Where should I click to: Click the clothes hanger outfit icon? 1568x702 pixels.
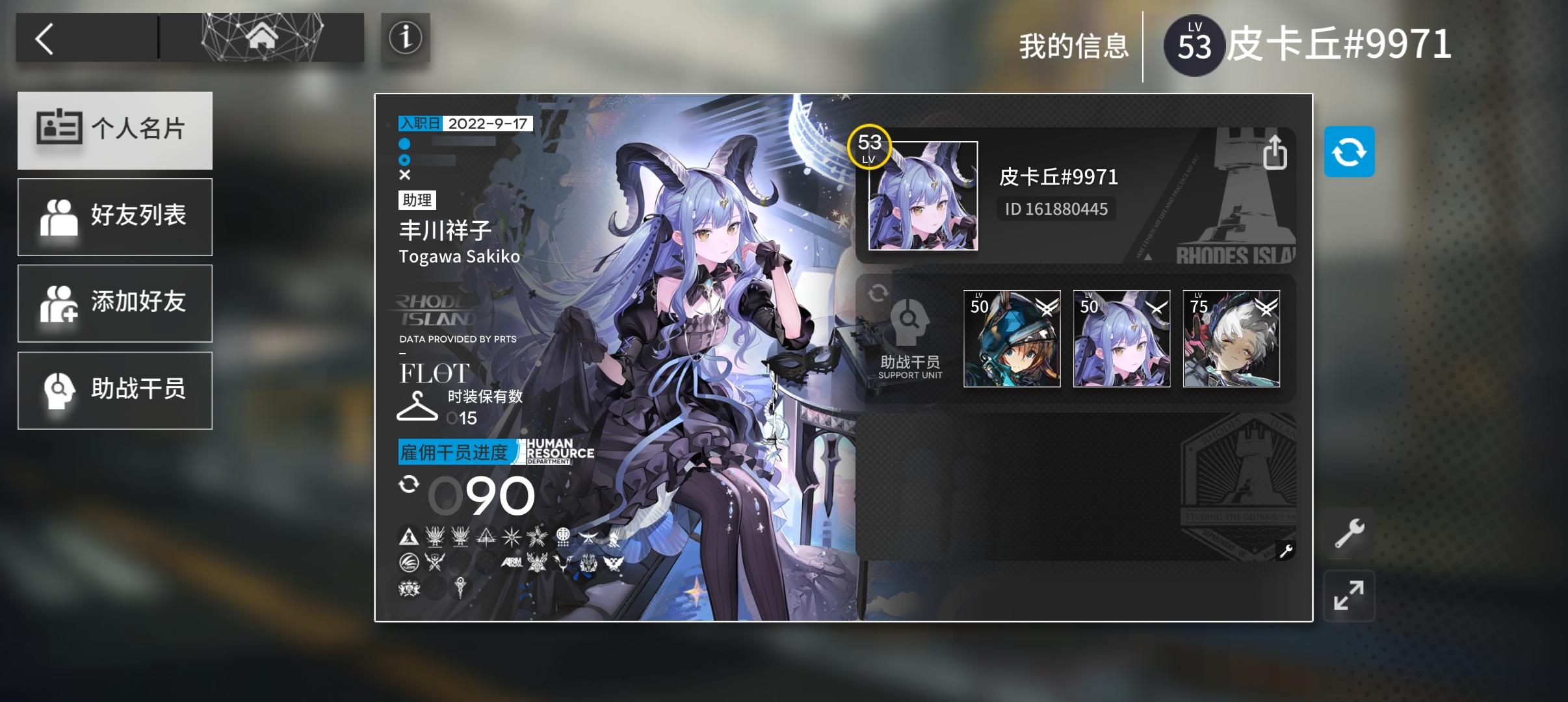coord(417,406)
